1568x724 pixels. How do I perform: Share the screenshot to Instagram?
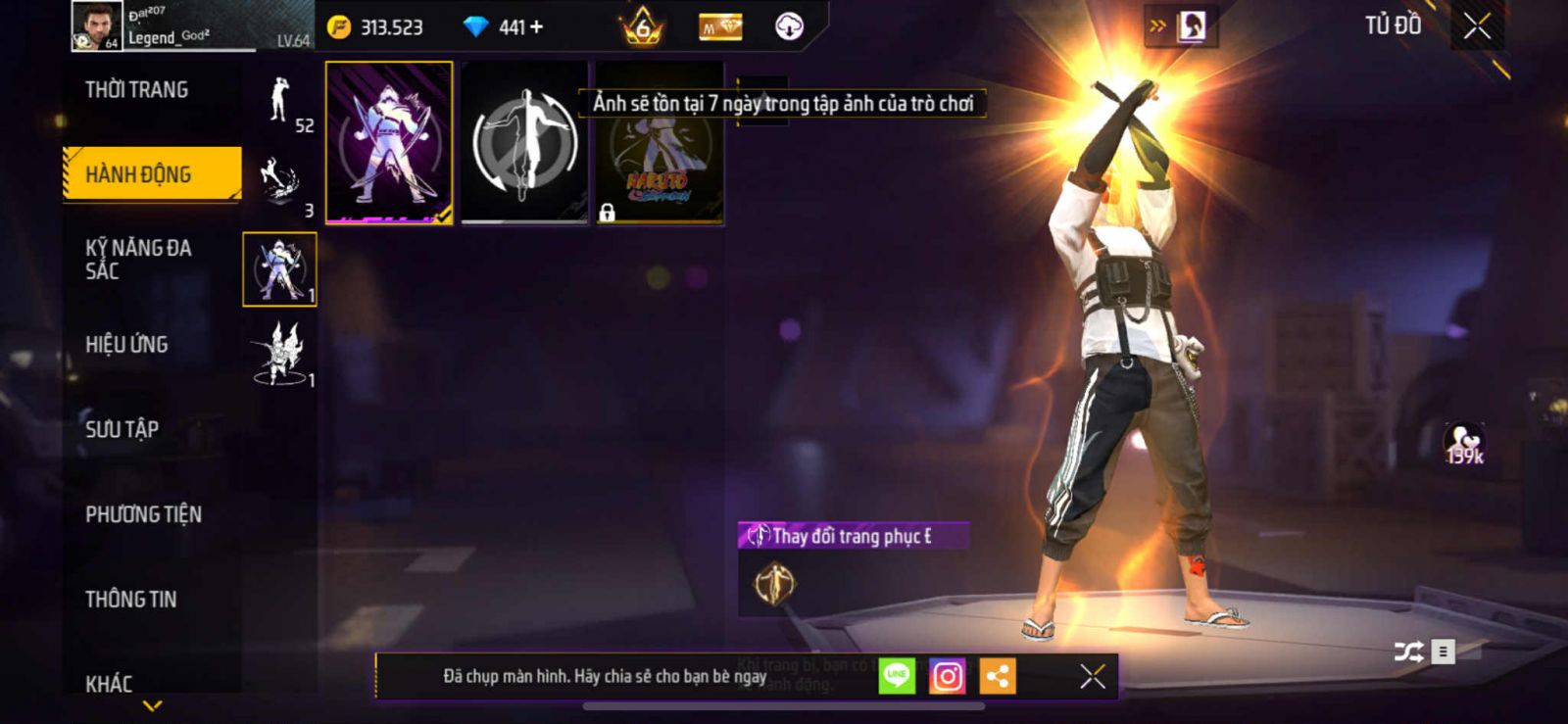(947, 676)
